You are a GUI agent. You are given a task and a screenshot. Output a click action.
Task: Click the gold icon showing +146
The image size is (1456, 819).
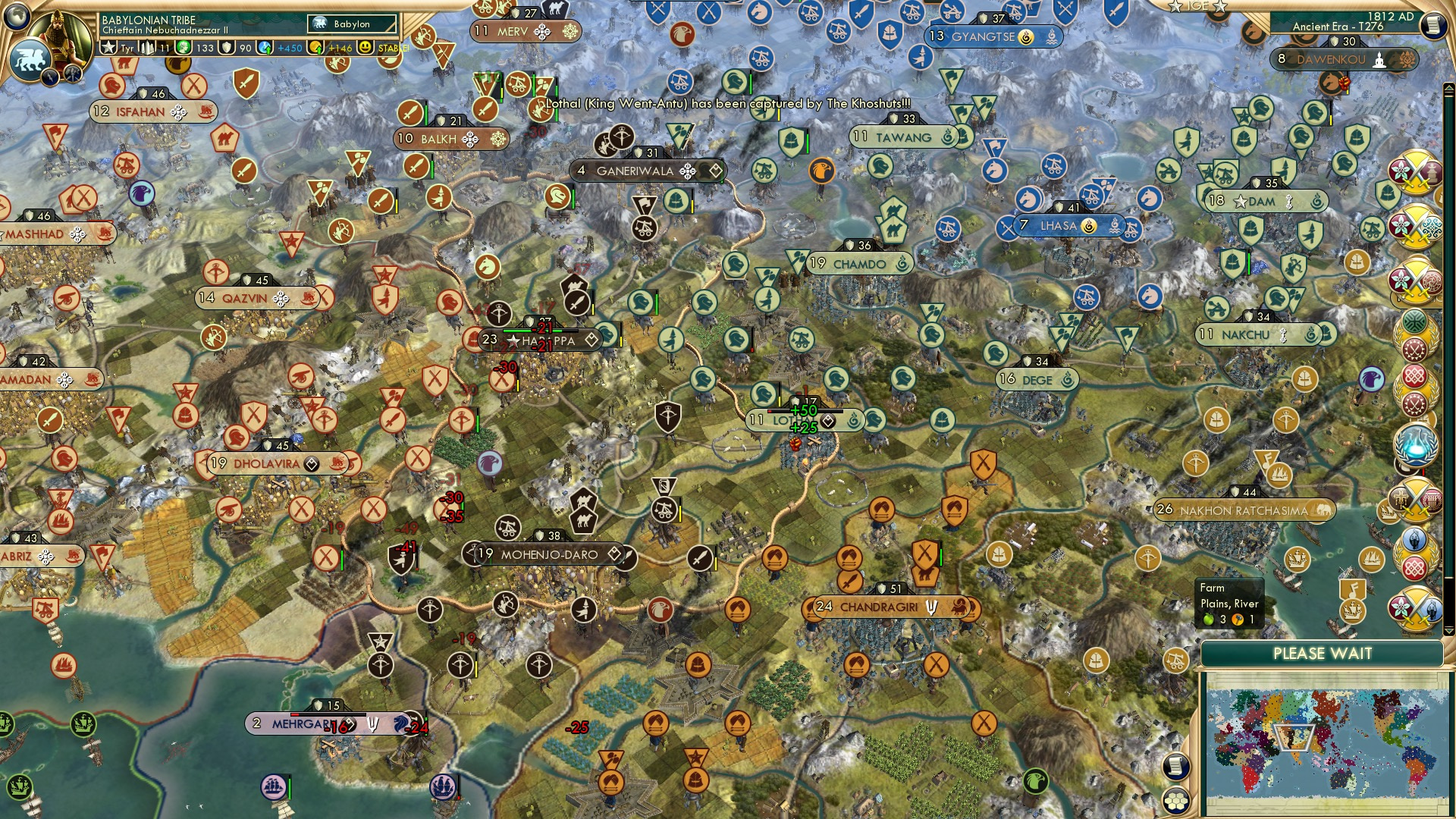(x=317, y=47)
